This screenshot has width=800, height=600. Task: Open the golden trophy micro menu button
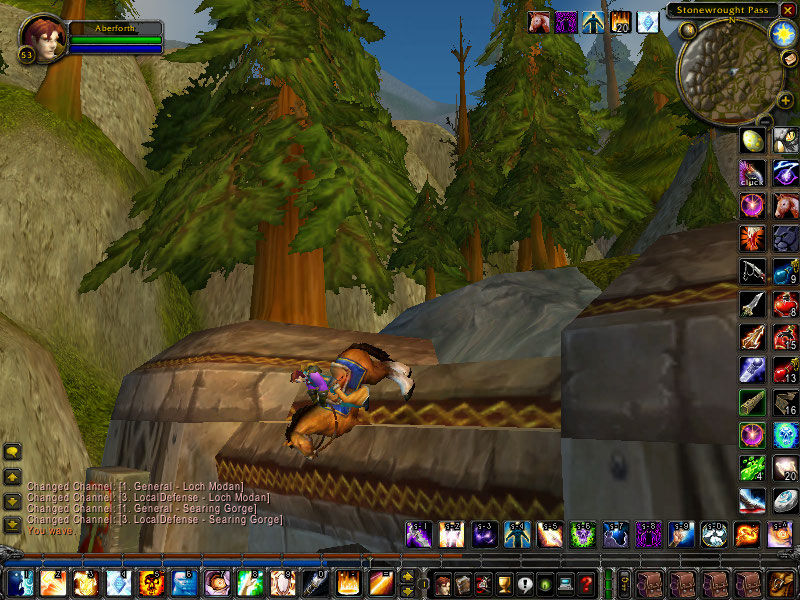(x=505, y=583)
